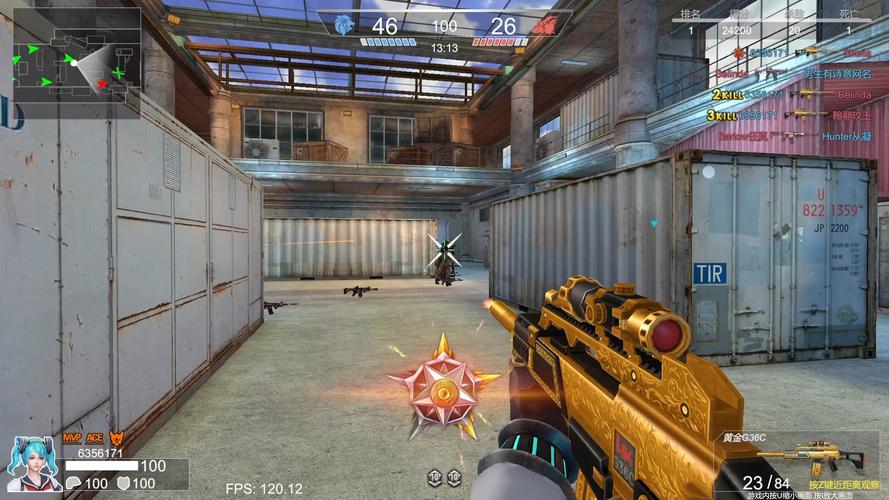Click the shield armor icon
The height and width of the screenshot is (500, 889).
pos(124,483)
